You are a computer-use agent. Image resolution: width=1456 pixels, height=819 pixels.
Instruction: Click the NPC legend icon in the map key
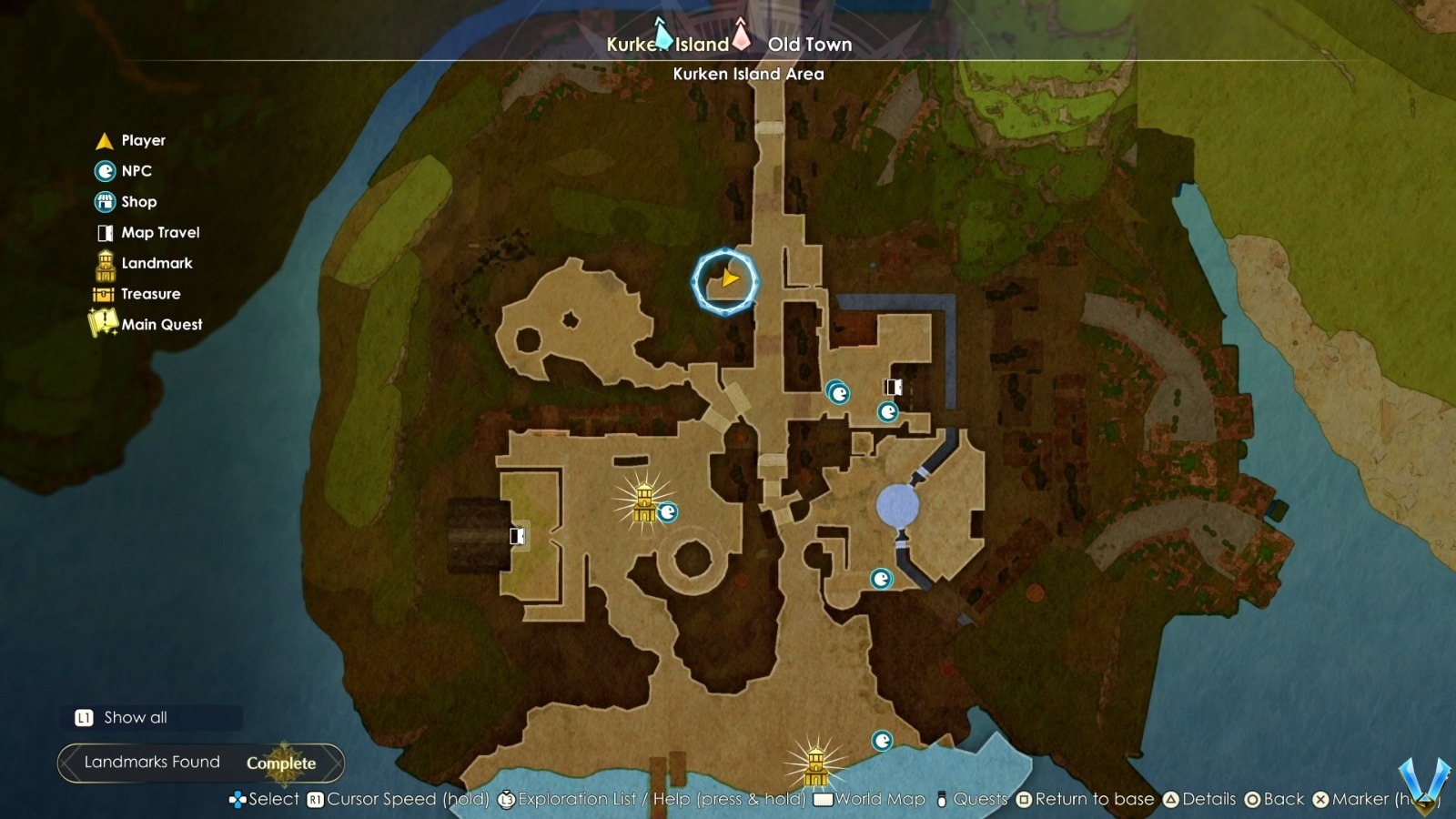coord(104,171)
